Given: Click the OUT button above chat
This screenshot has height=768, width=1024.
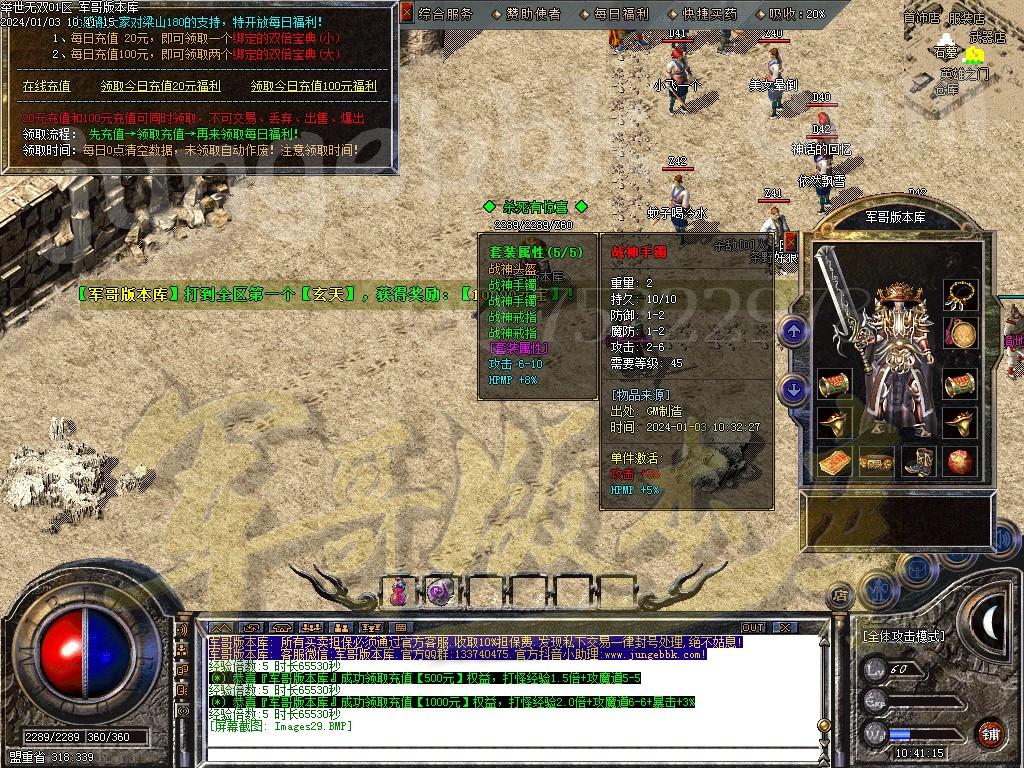Looking at the screenshot, I should [753, 627].
